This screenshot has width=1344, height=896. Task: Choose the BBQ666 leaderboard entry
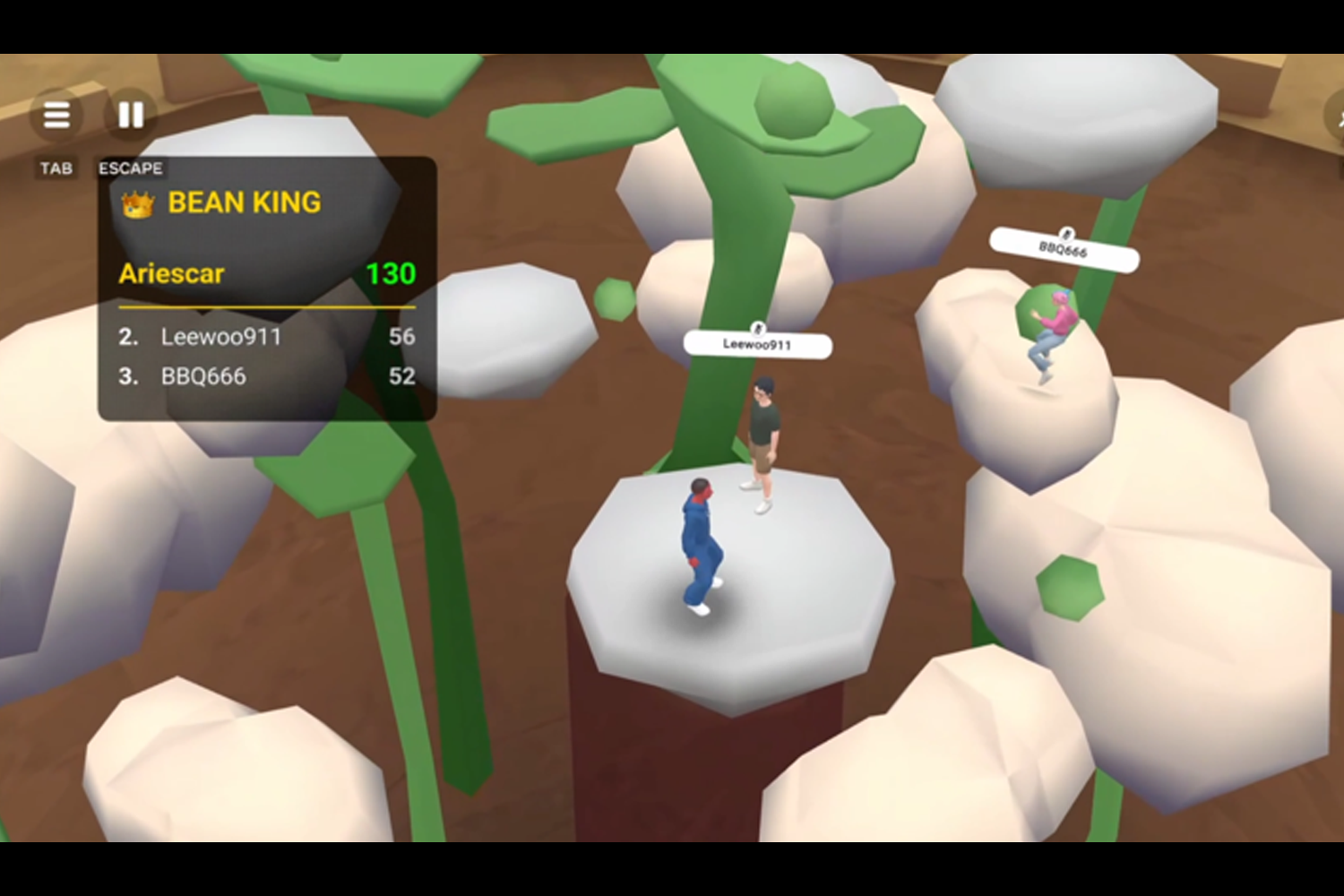pyautogui.click(x=266, y=376)
